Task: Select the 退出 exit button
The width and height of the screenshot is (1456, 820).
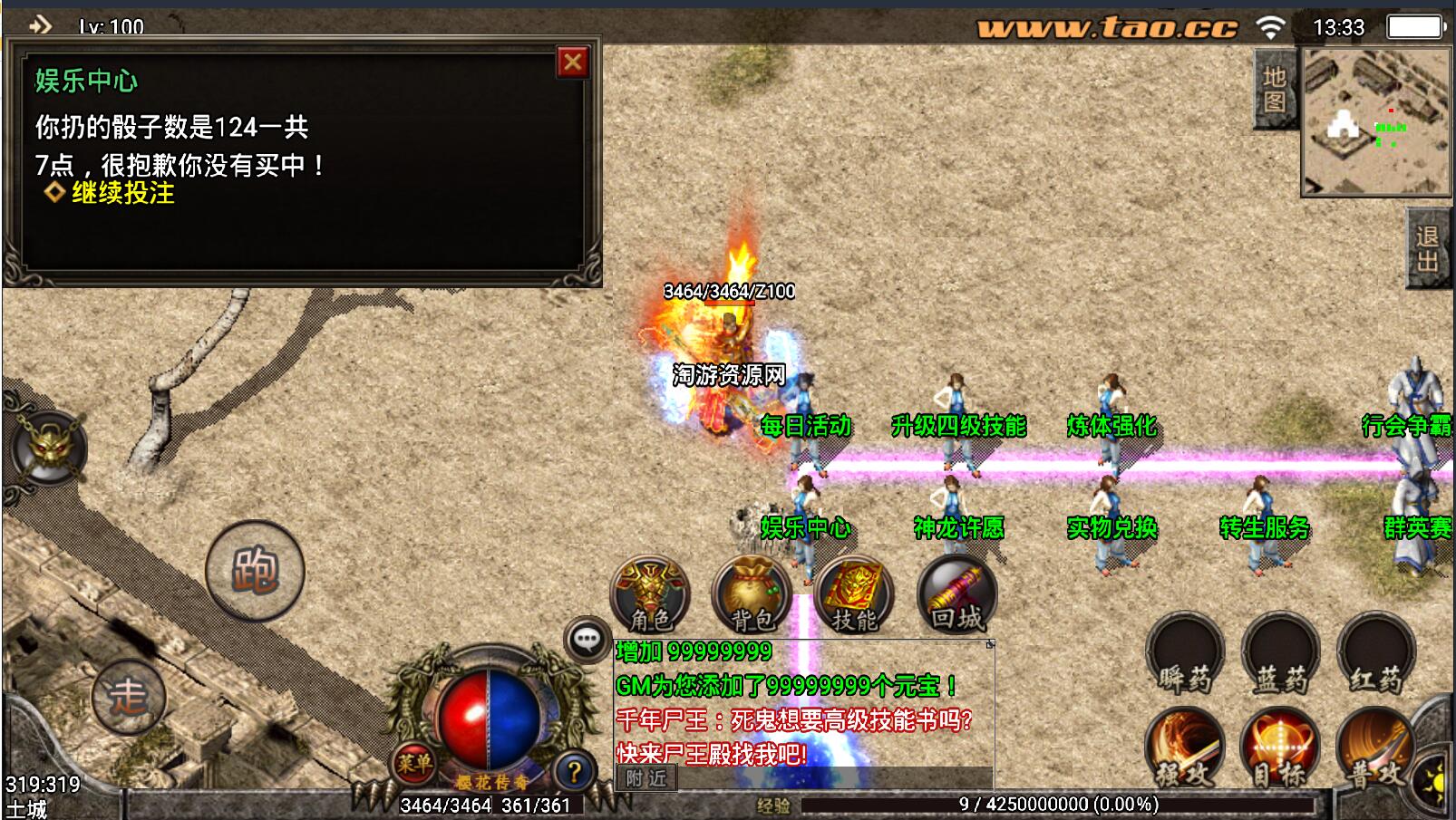Action: 1428,248
